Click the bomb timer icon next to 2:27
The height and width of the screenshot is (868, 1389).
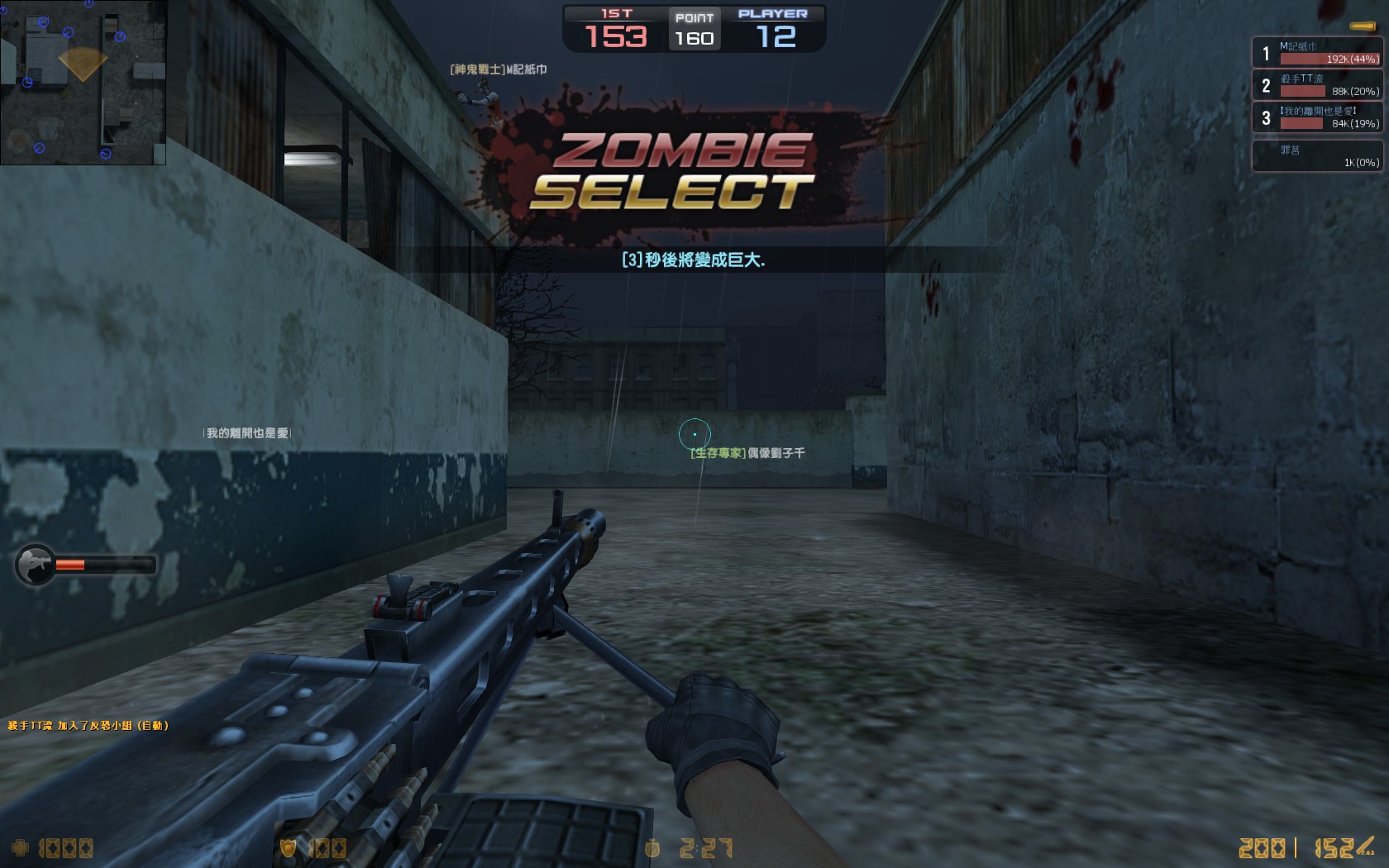click(x=653, y=847)
